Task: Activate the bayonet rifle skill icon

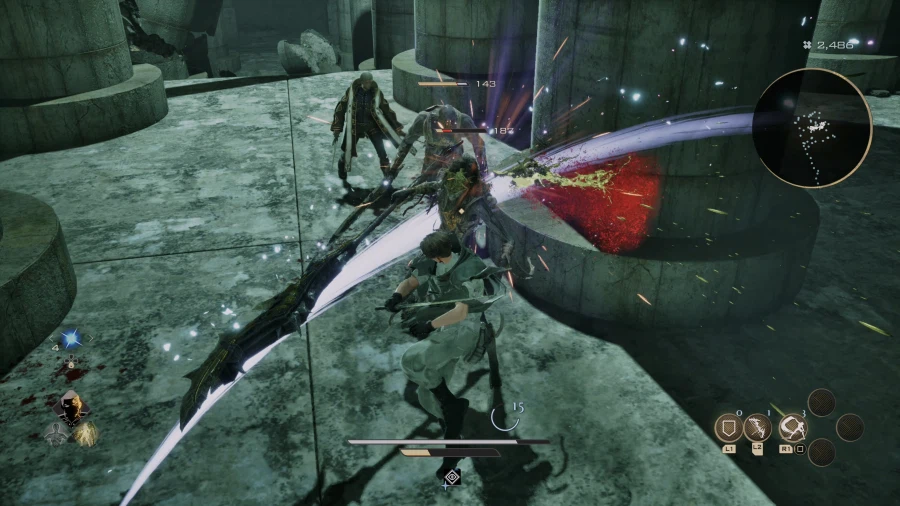Action: coord(758,429)
